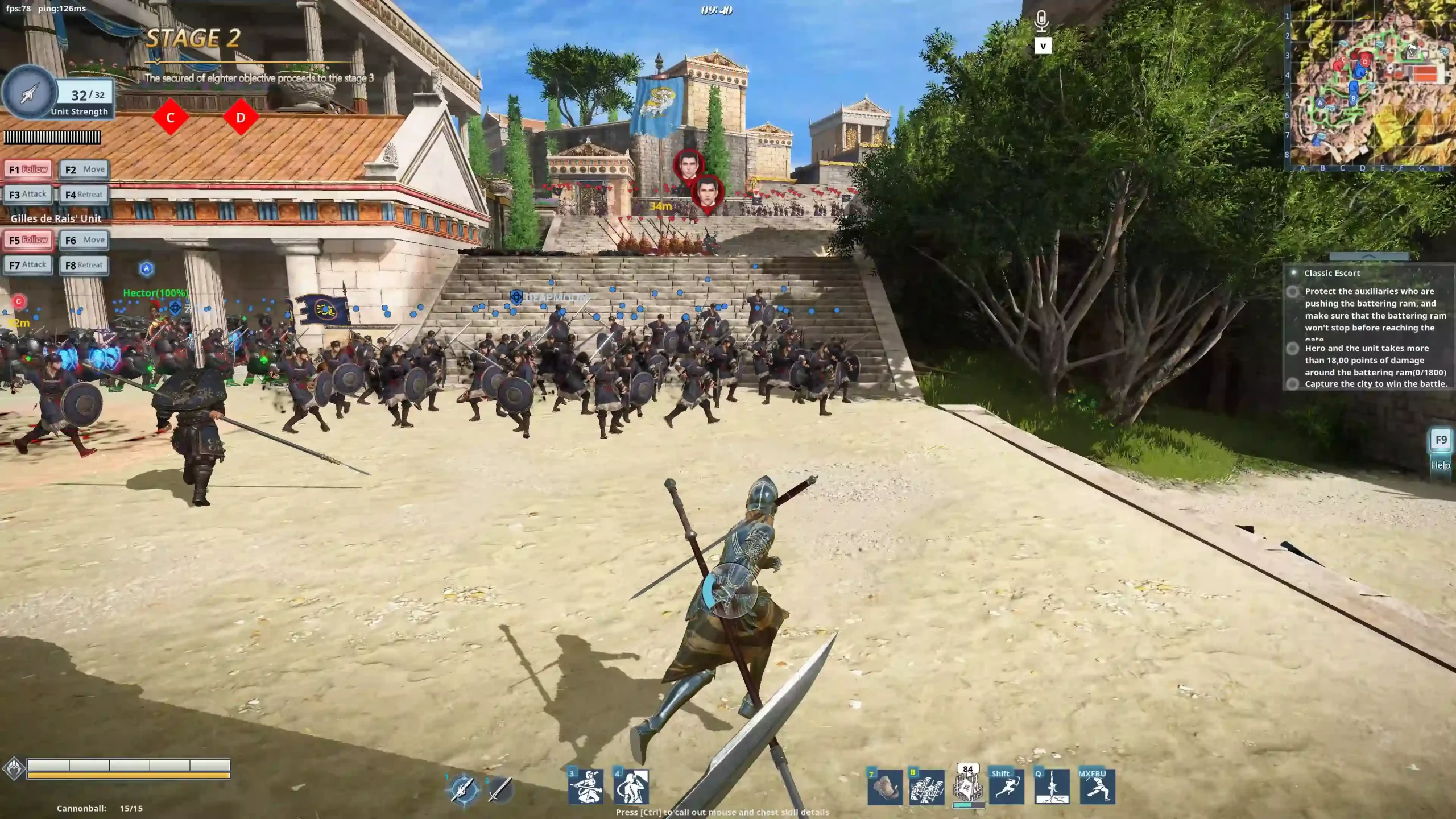Screen dimensions: 1456x819
Task: Choose the F4 Retreat command
Action: (x=84, y=195)
